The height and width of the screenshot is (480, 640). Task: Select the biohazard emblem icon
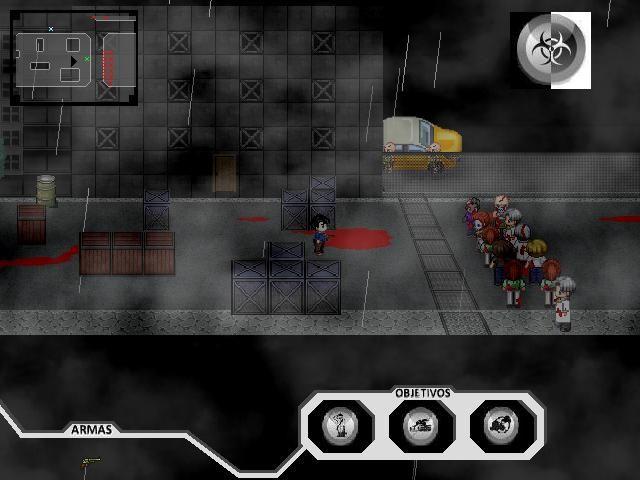[550, 50]
